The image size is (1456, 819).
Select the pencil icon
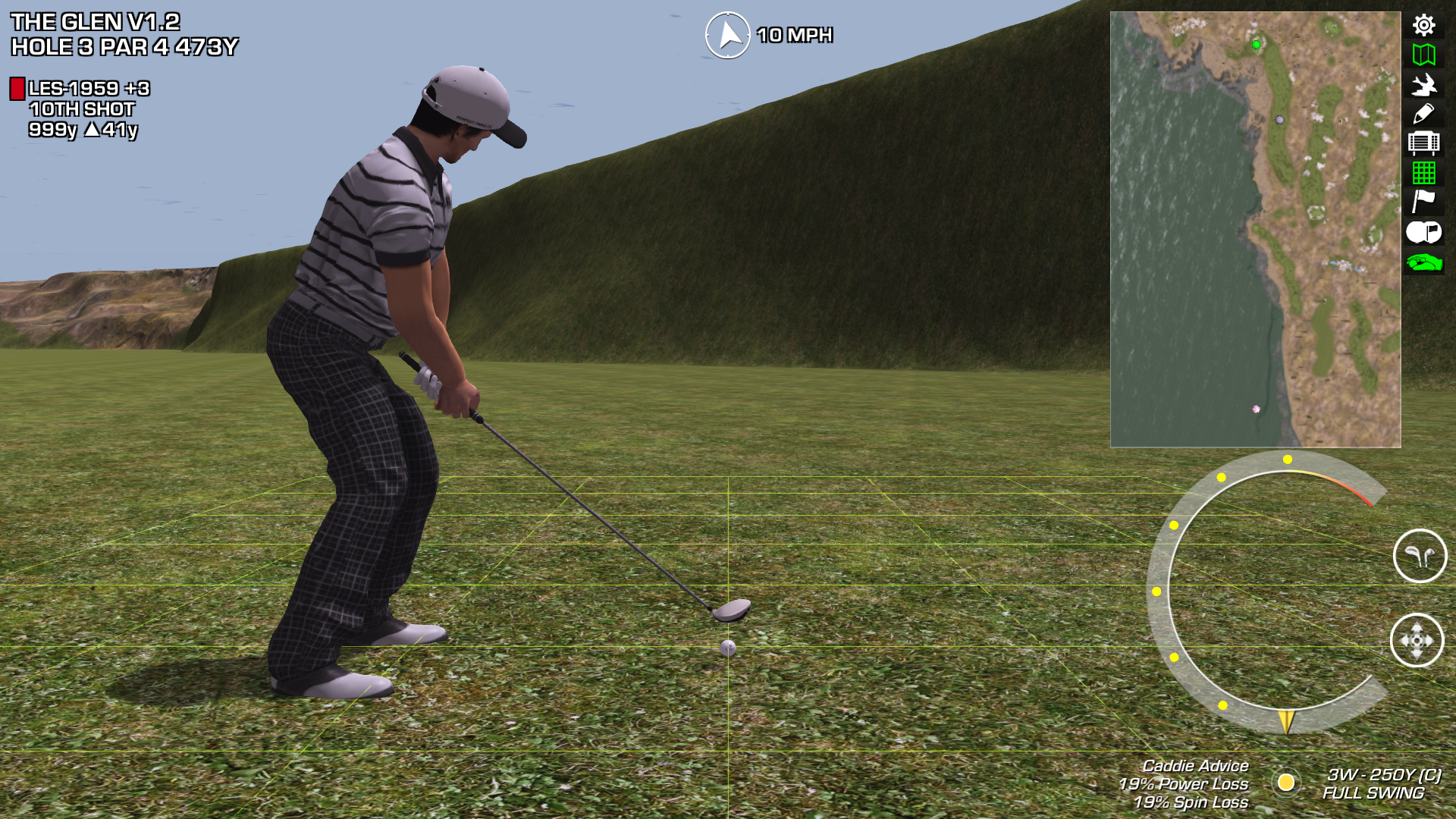(x=1423, y=114)
